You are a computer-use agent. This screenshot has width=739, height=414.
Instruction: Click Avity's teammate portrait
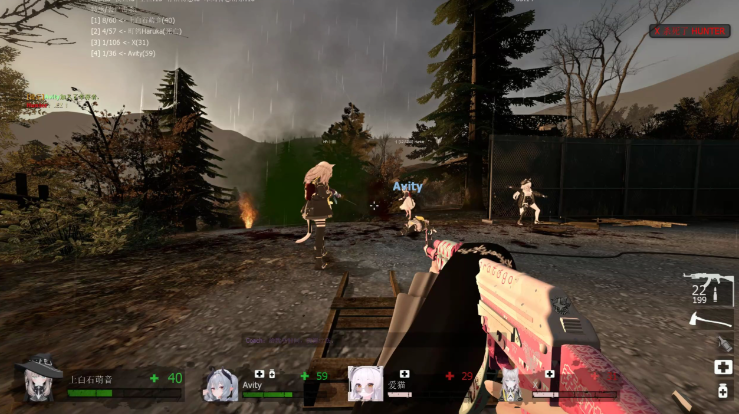(221, 384)
